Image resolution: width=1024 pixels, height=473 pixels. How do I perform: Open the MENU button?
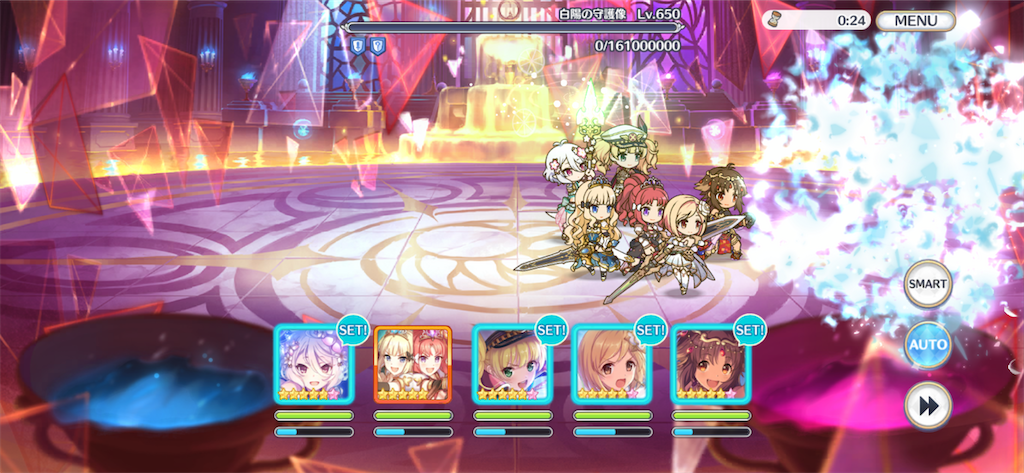[x=915, y=20]
